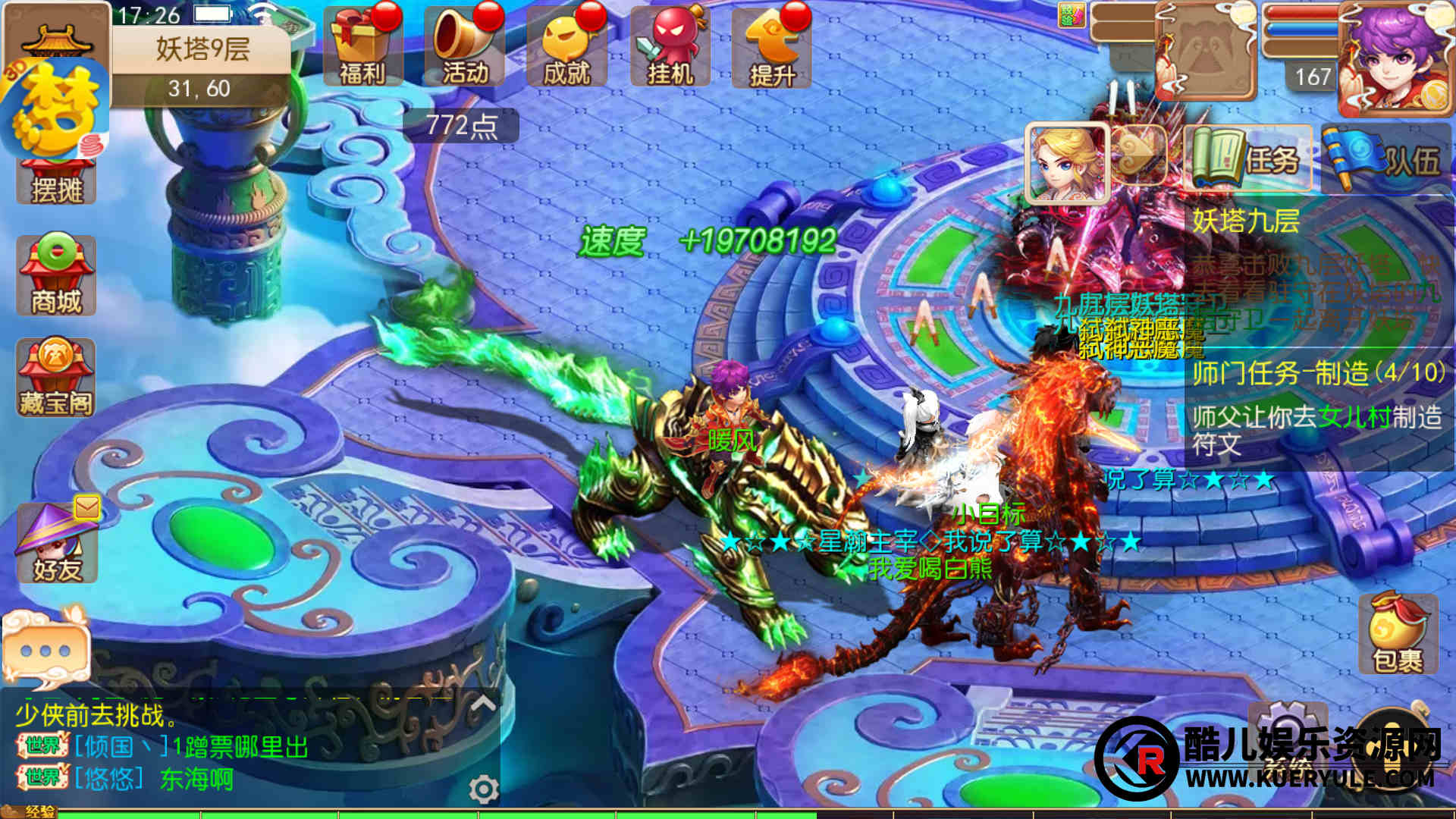
Task: Select the 妖塔九层 quest entry
Action: pos(1245,221)
